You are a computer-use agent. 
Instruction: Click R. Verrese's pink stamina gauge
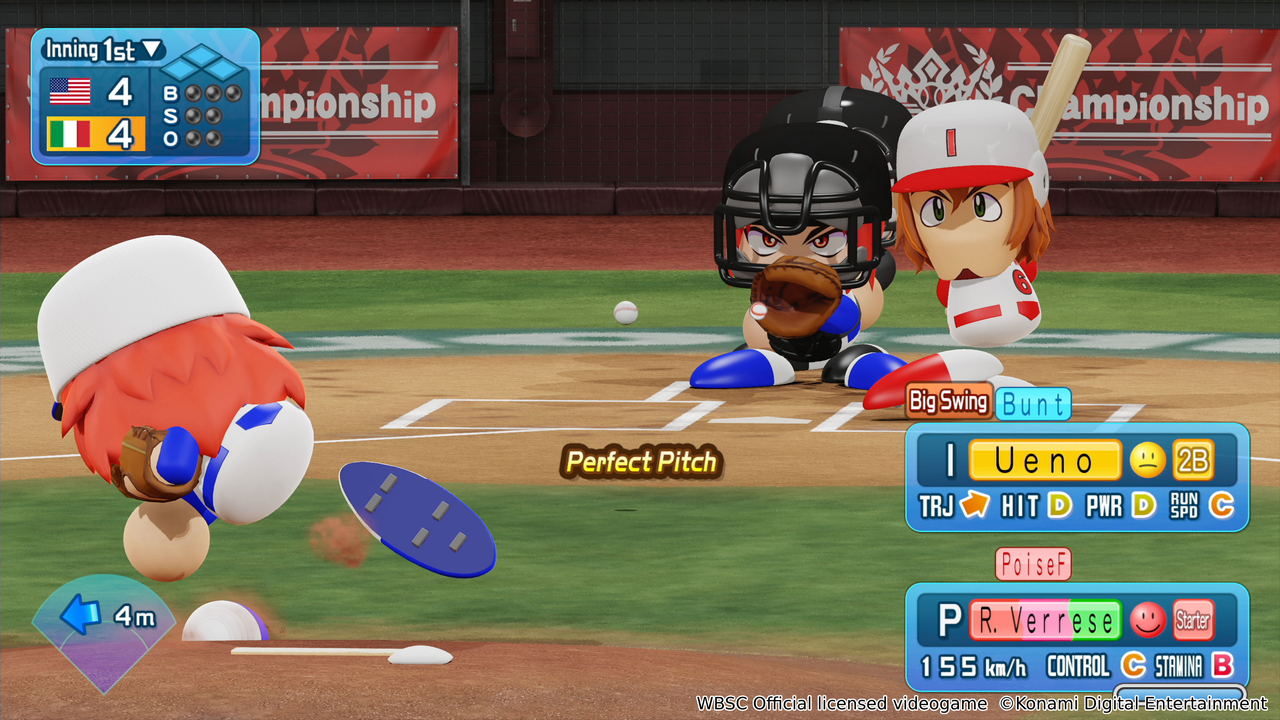click(x=1046, y=619)
